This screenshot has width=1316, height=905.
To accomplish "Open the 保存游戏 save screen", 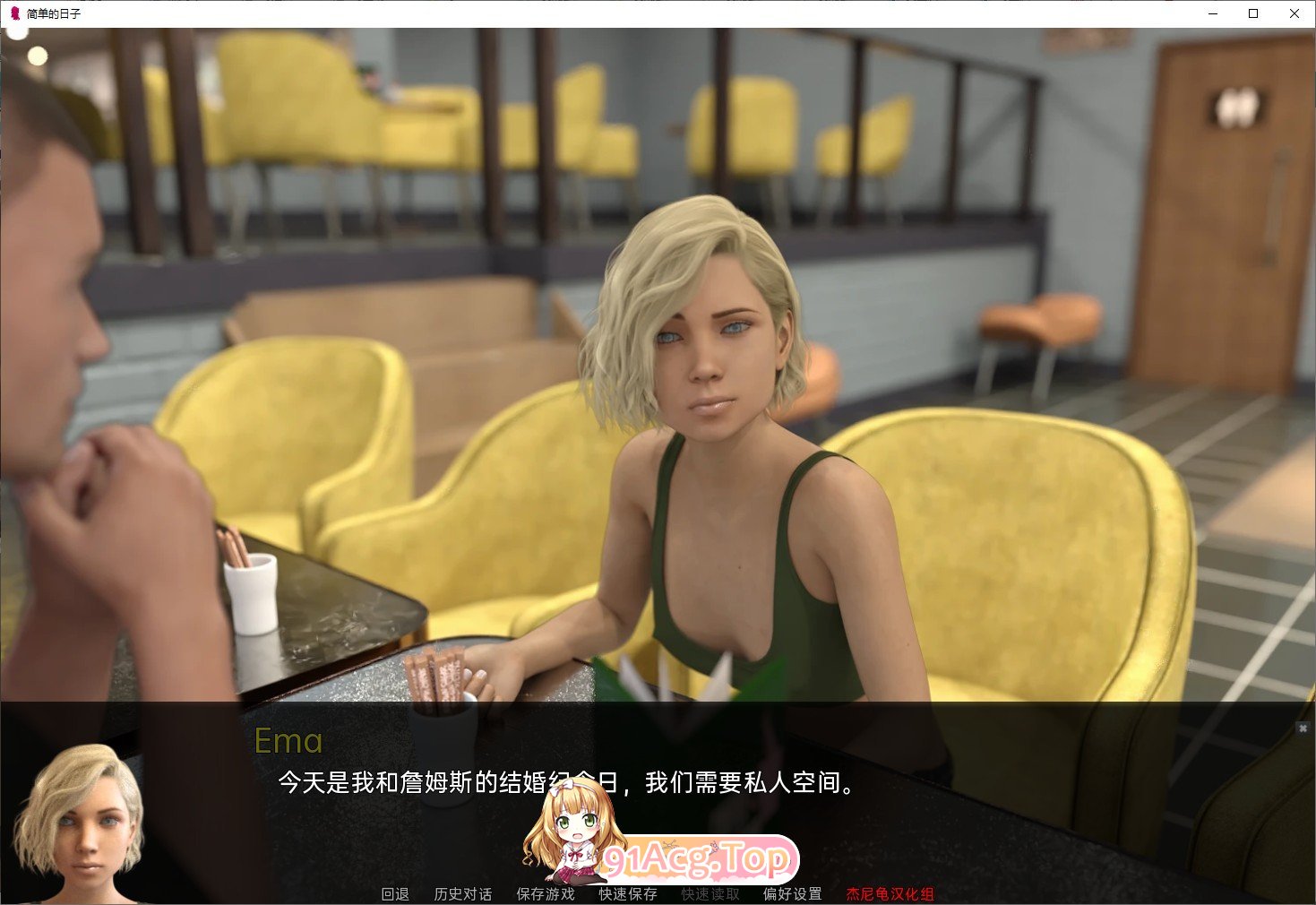I will tap(545, 893).
